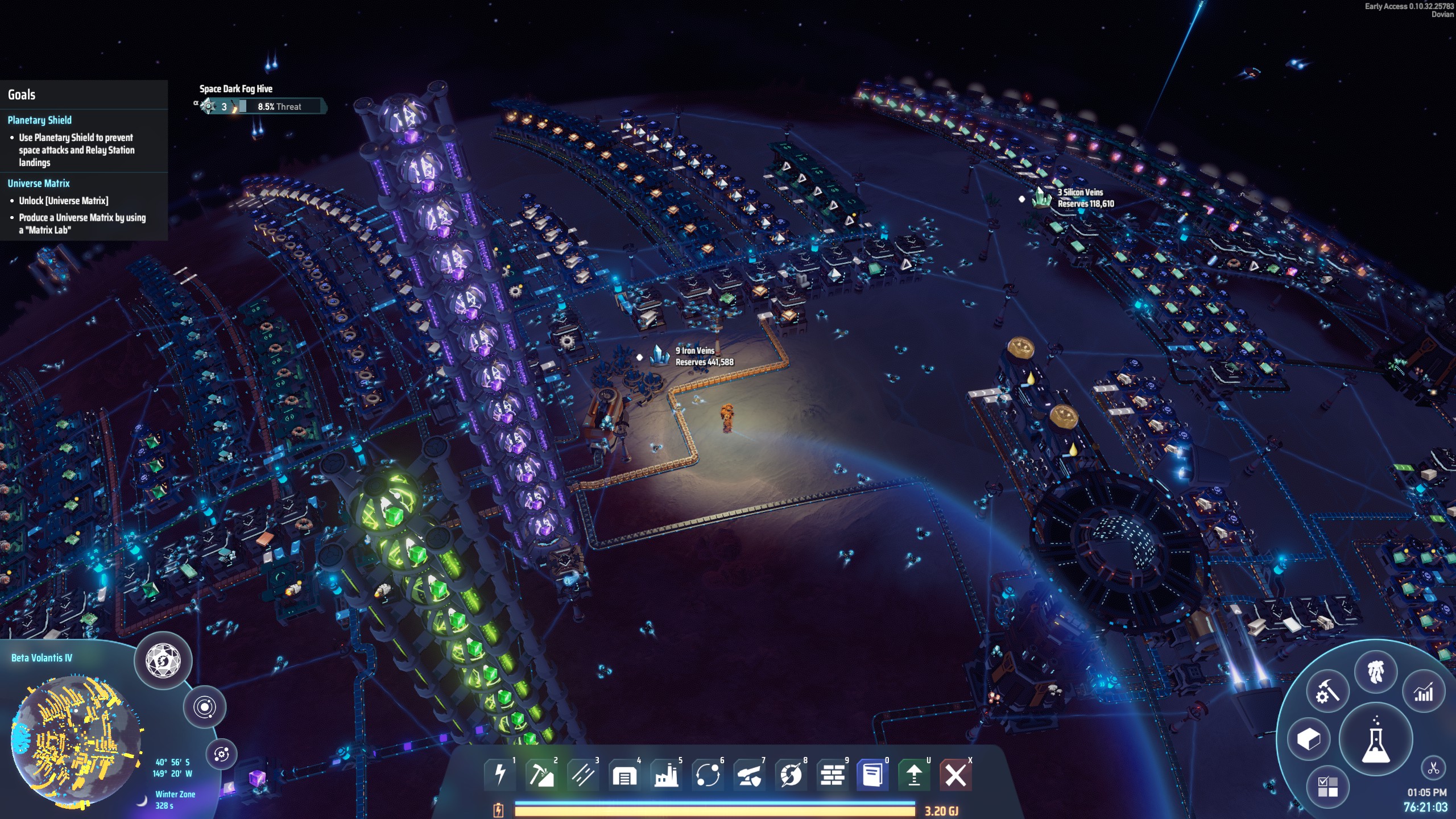The width and height of the screenshot is (1456, 819).
Task: Open the logistics transport build category
Action: point(708,774)
